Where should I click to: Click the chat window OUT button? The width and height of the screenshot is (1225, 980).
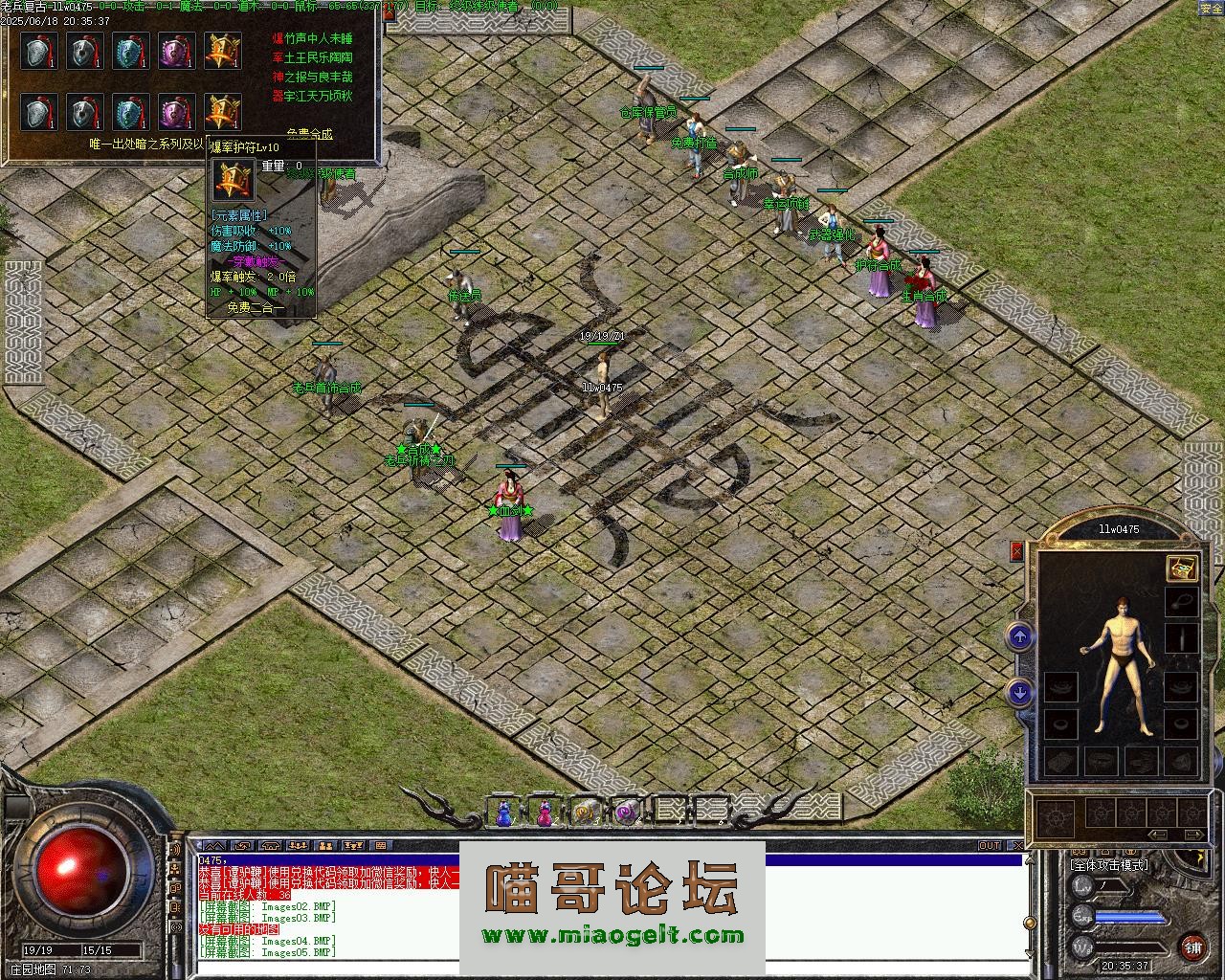(x=989, y=846)
